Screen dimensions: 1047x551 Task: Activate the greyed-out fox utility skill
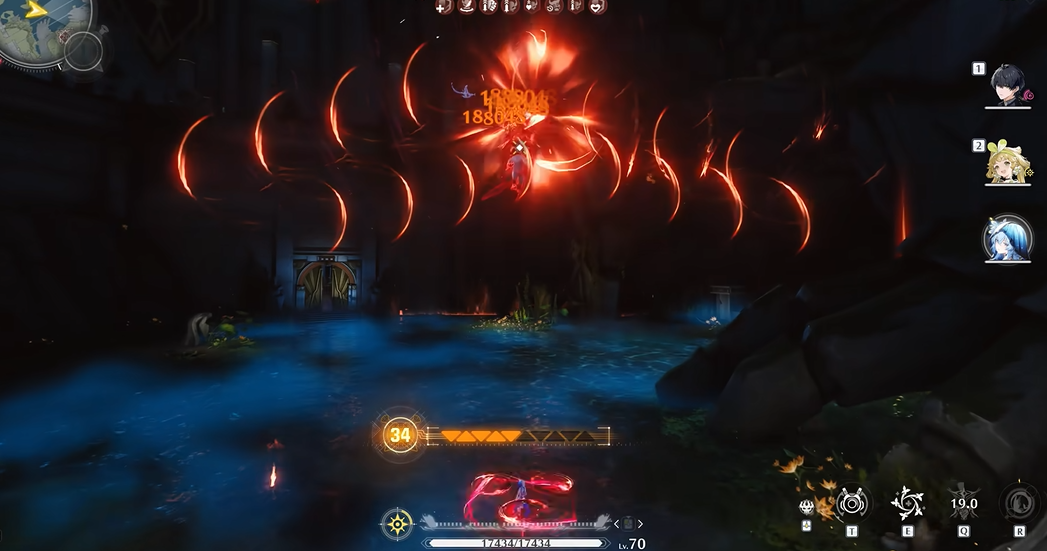1019,503
